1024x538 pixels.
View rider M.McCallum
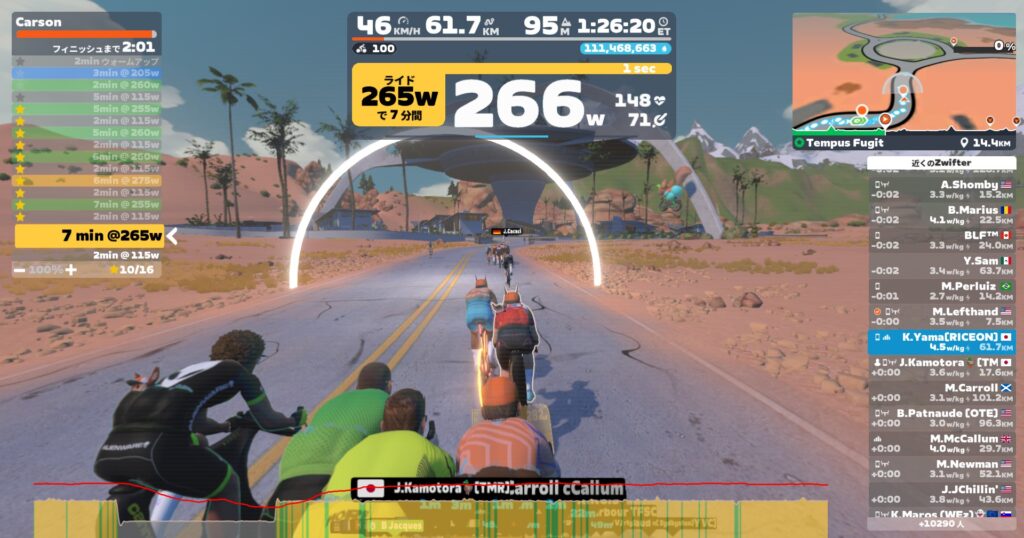coord(941,443)
